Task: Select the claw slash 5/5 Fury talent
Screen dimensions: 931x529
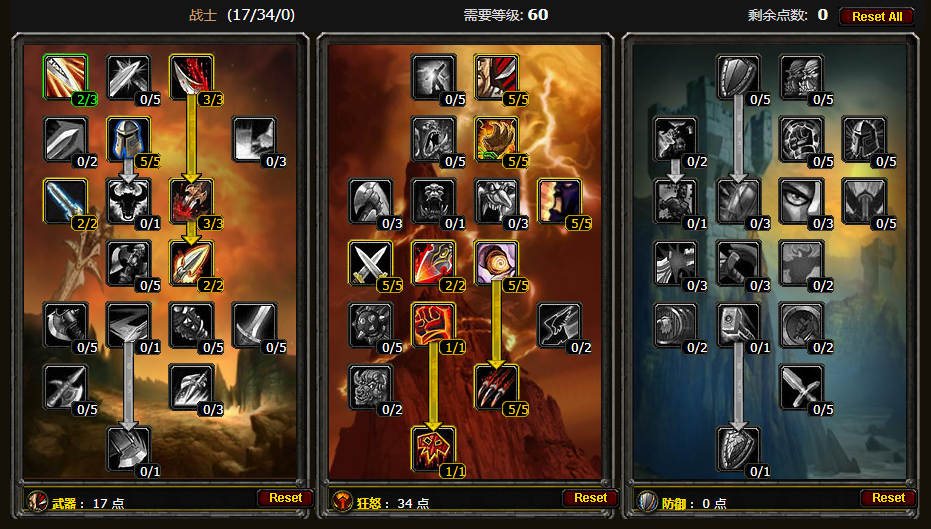Action: pos(495,387)
